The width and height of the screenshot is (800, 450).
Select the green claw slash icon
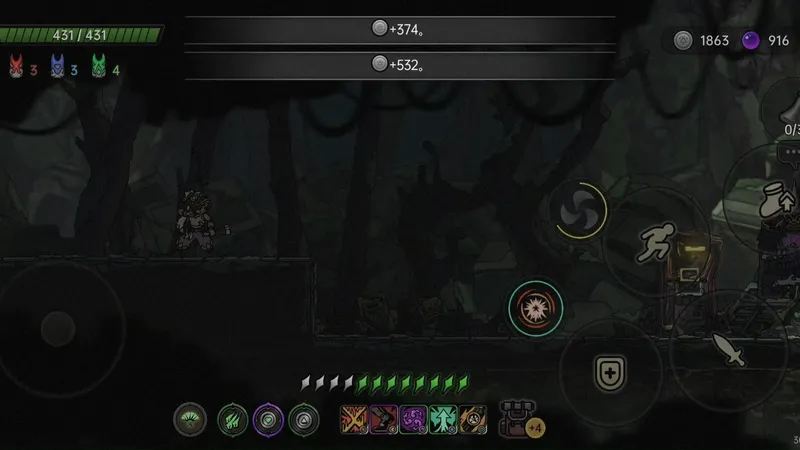pos(232,419)
